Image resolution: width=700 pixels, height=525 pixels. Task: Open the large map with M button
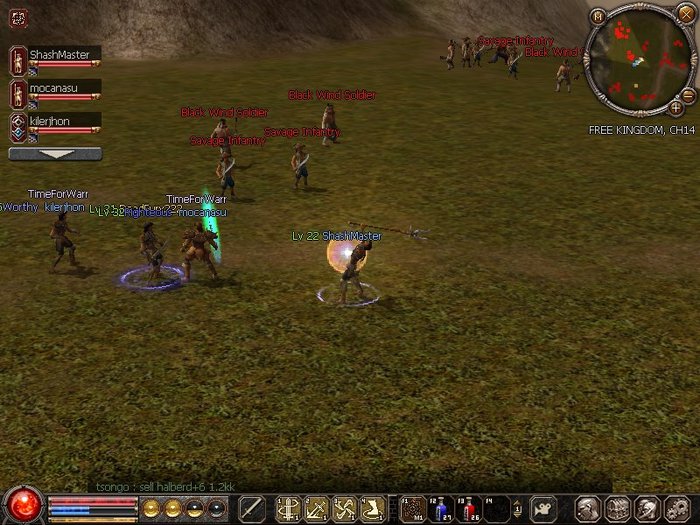(598, 16)
